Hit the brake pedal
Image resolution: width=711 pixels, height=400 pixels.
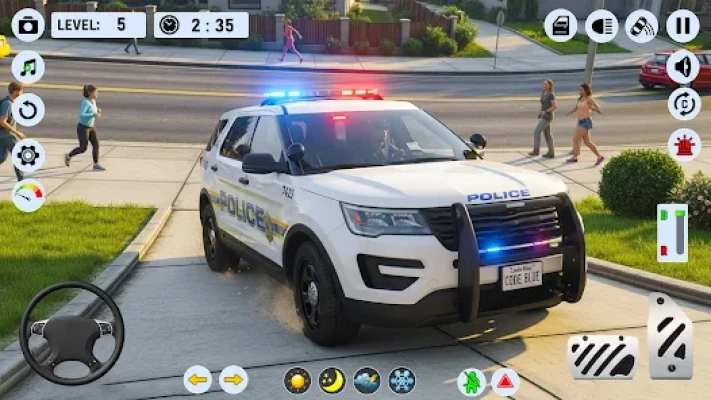point(603,357)
